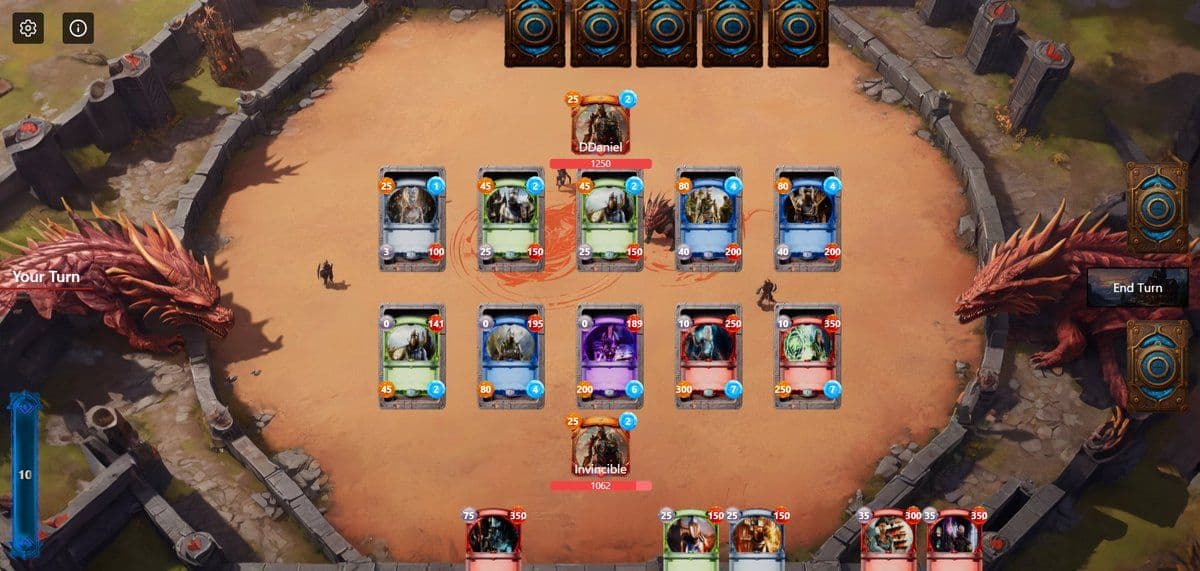Select your red board card with 300 attack
This screenshot has height=571, width=1200.
(707, 356)
